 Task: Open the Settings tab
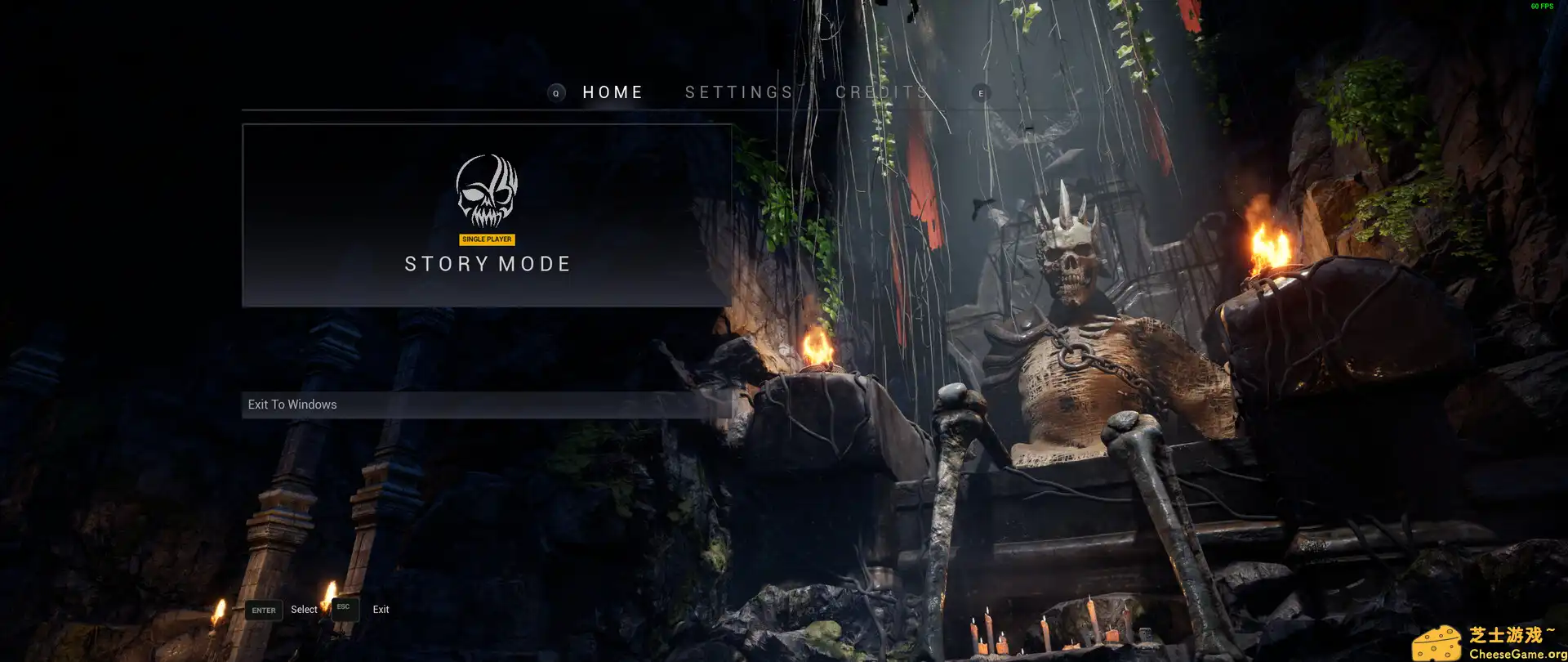click(739, 92)
